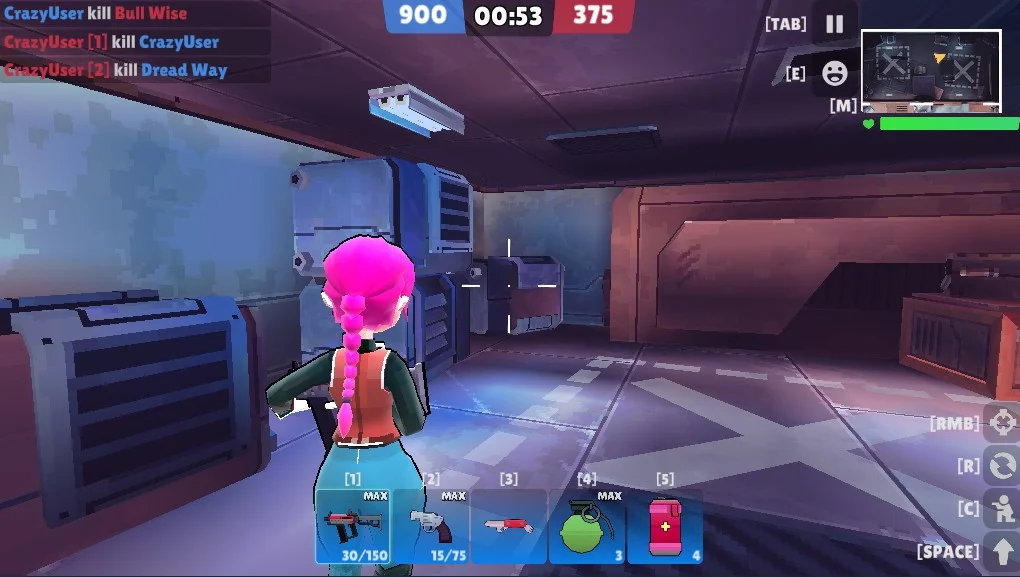Expand the minimap in the corner

pos(931,70)
